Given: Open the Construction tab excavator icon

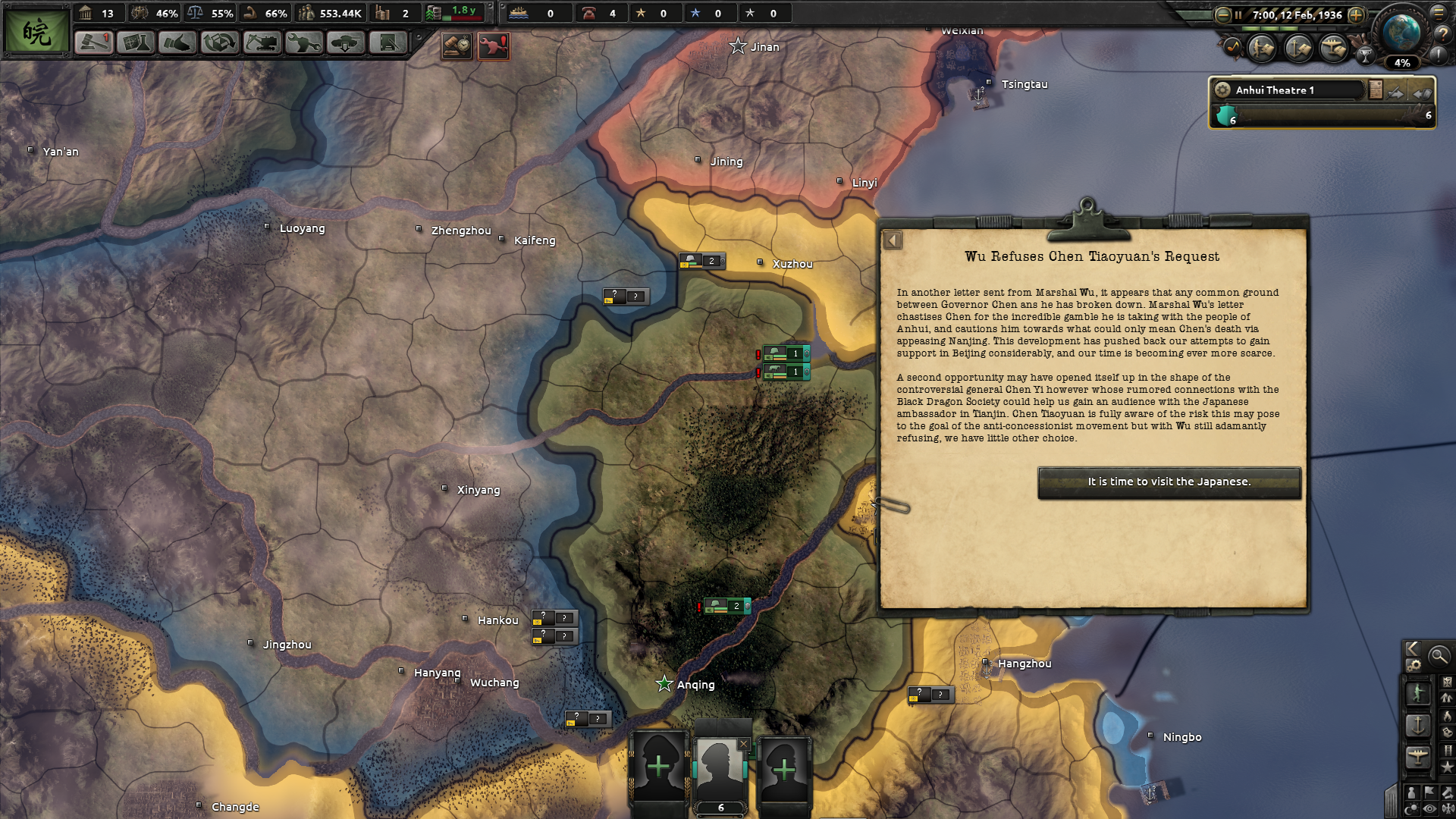Looking at the screenshot, I should [x=260, y=43].
